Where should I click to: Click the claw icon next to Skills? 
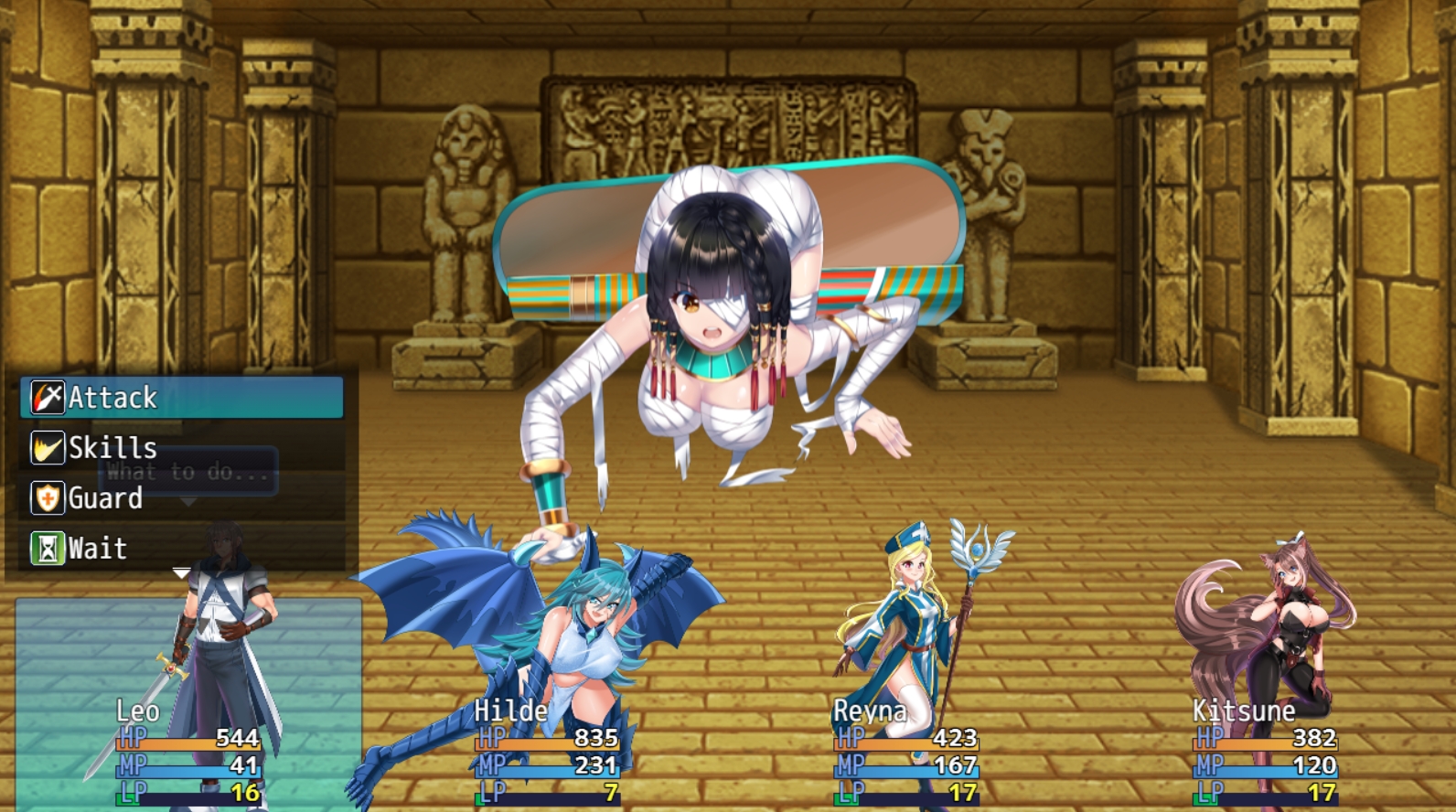[48, 447]
